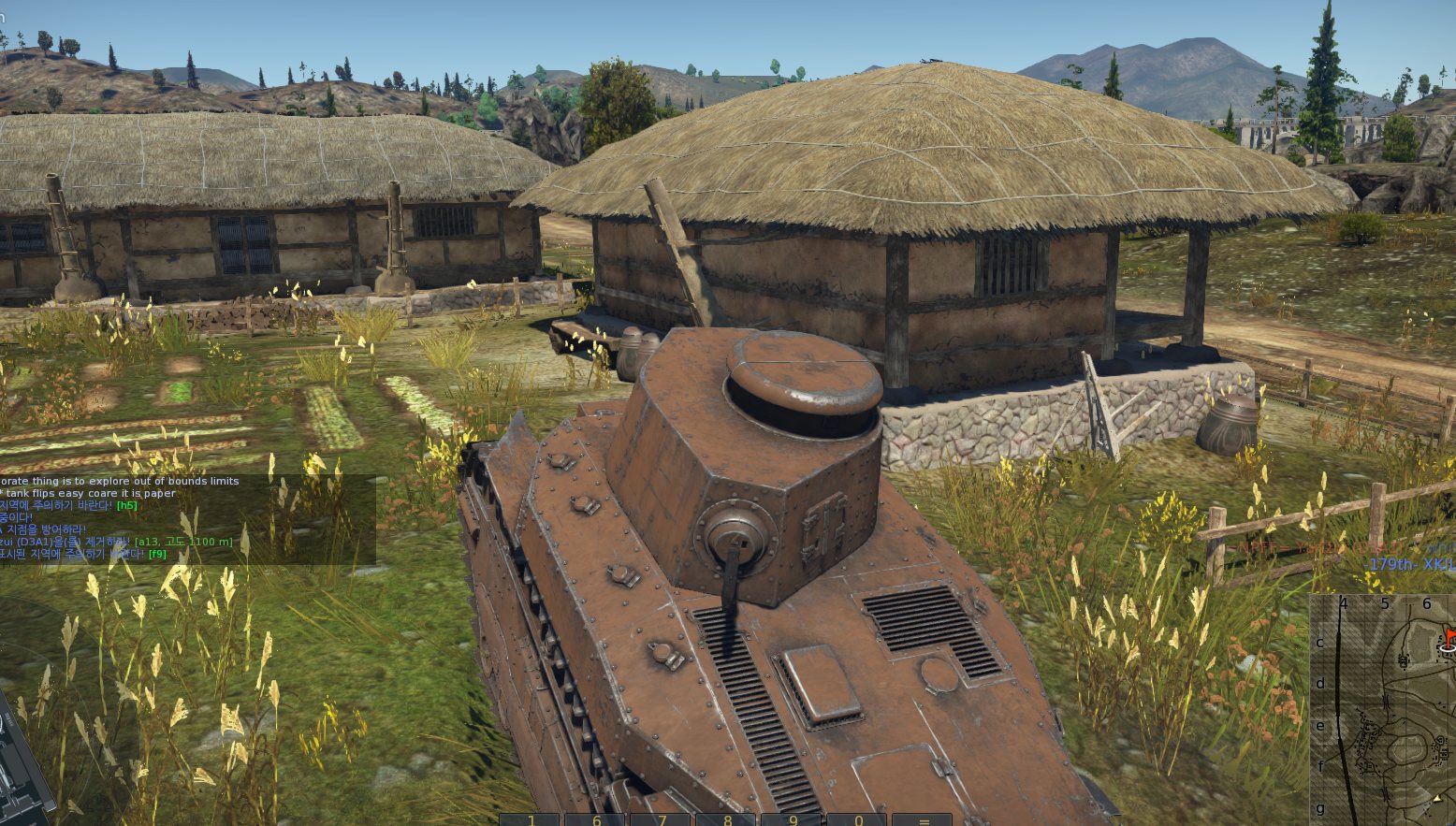Viewport: 1456px width, 826px height.
Task: Activate action bar slot labeled 6
Action: [596, 819]
